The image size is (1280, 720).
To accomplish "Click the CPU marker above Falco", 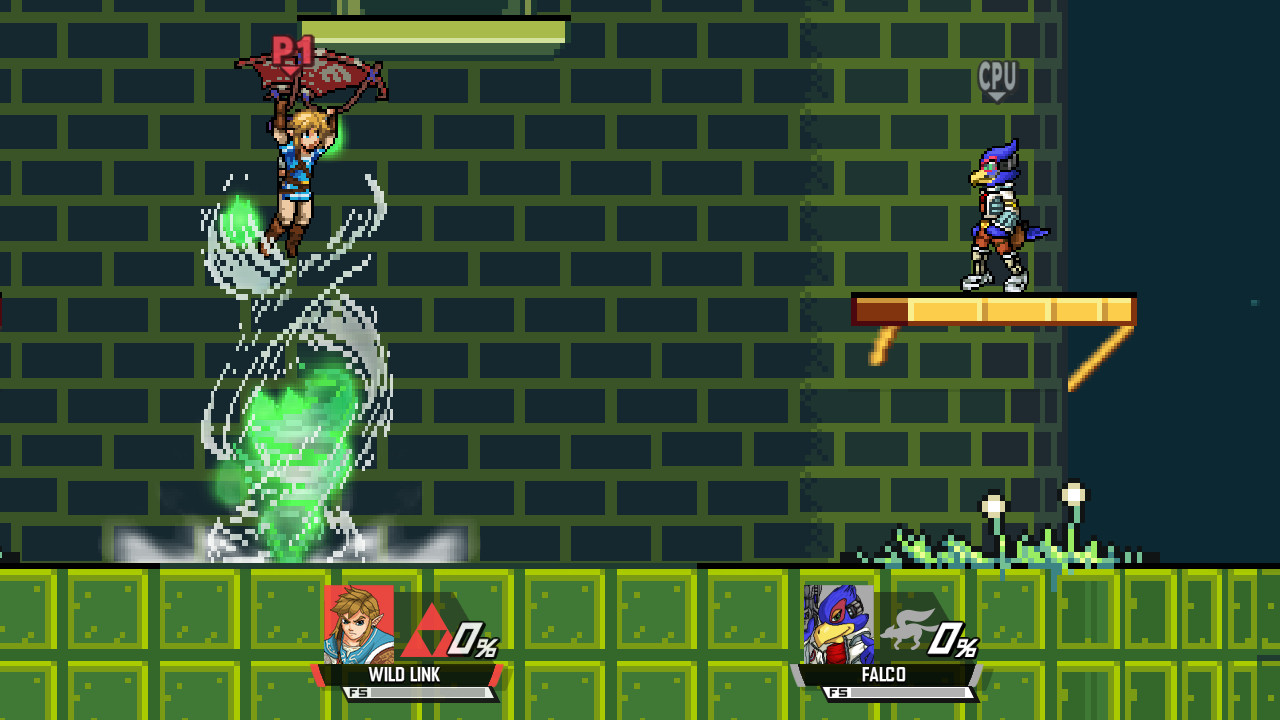I will pos(996,75).
